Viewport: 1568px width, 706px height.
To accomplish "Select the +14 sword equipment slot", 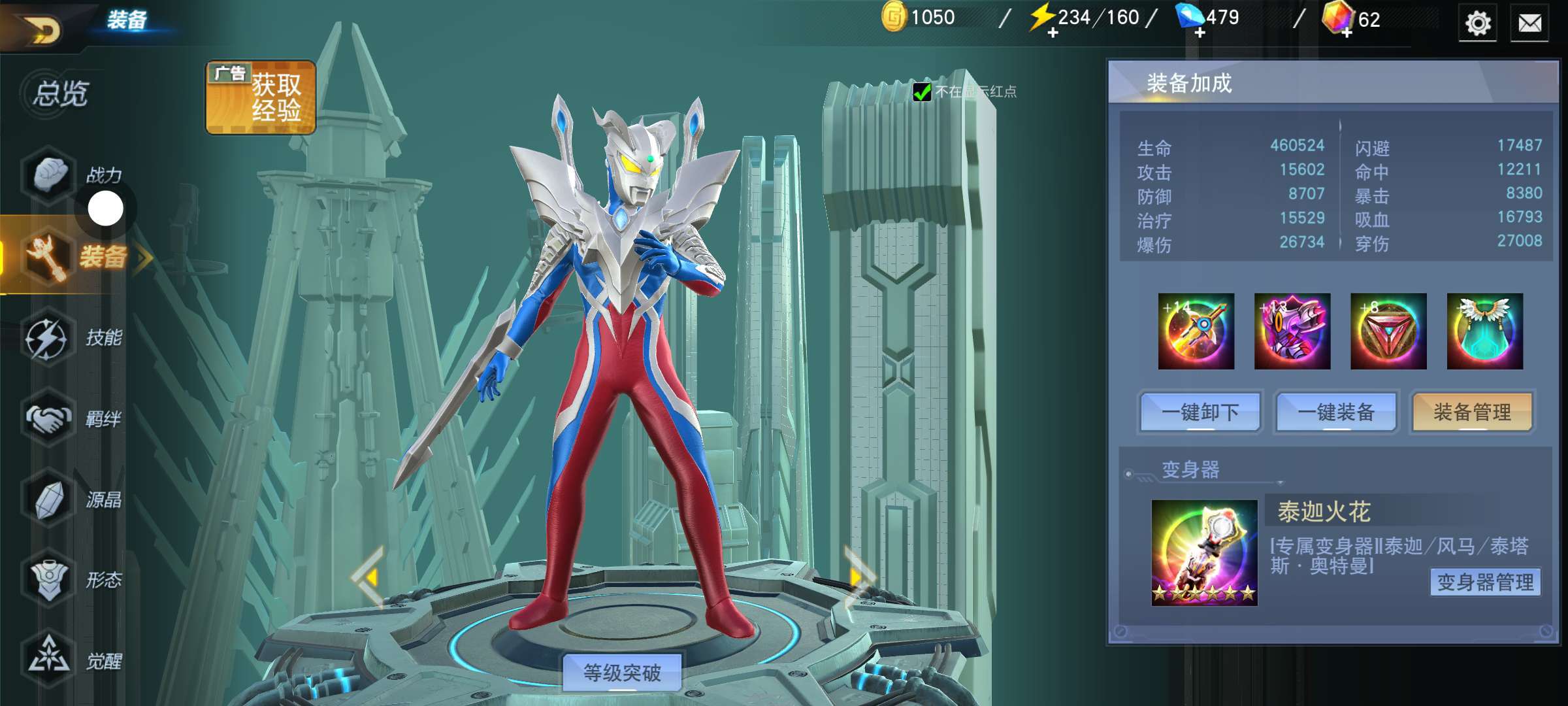I will click(1196, 331).
